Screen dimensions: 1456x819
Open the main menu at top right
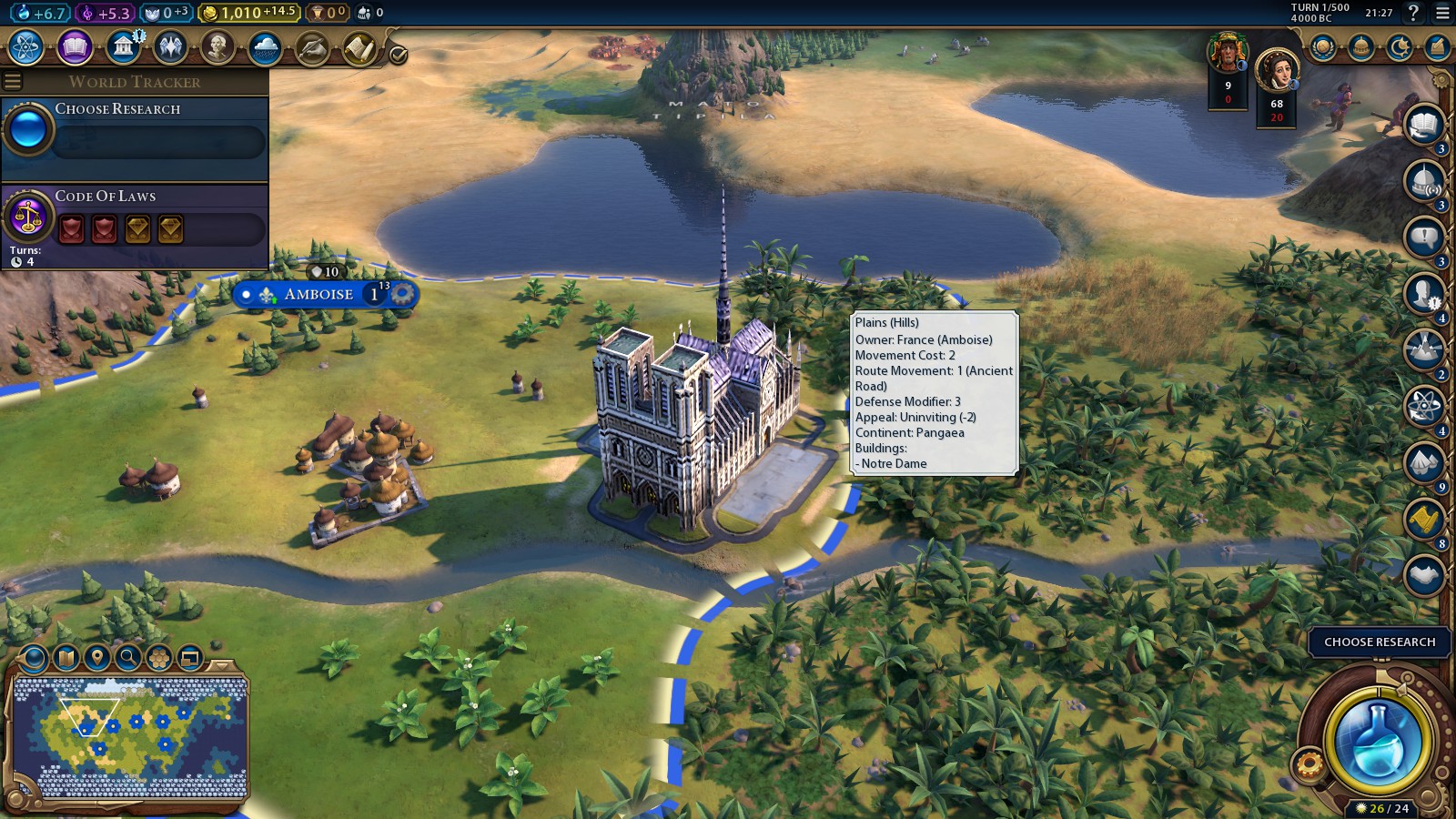click(x=1442, y=13)
